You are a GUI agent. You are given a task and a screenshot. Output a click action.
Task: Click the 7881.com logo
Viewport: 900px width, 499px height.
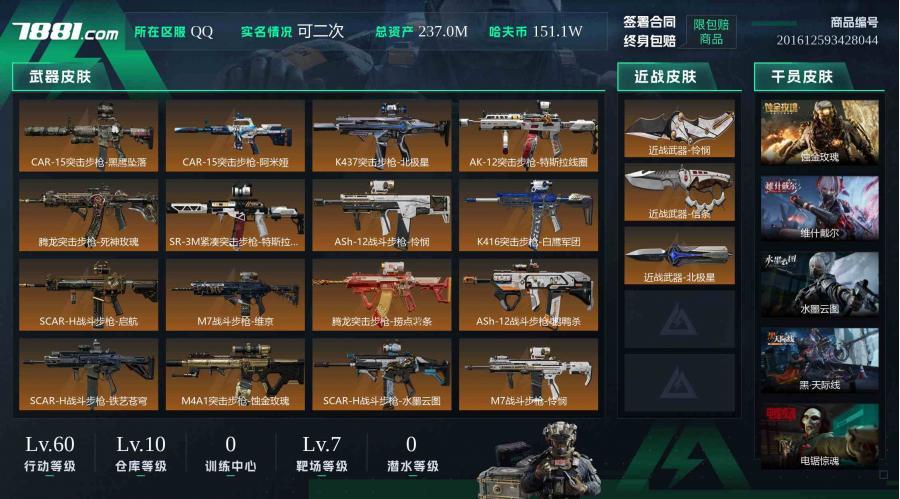(65, 32)
